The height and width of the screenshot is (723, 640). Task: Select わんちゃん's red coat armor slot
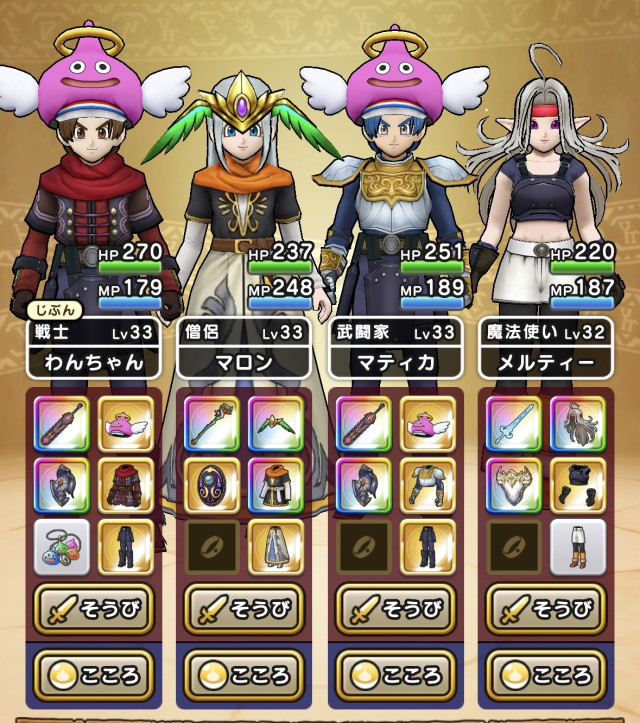126,484
